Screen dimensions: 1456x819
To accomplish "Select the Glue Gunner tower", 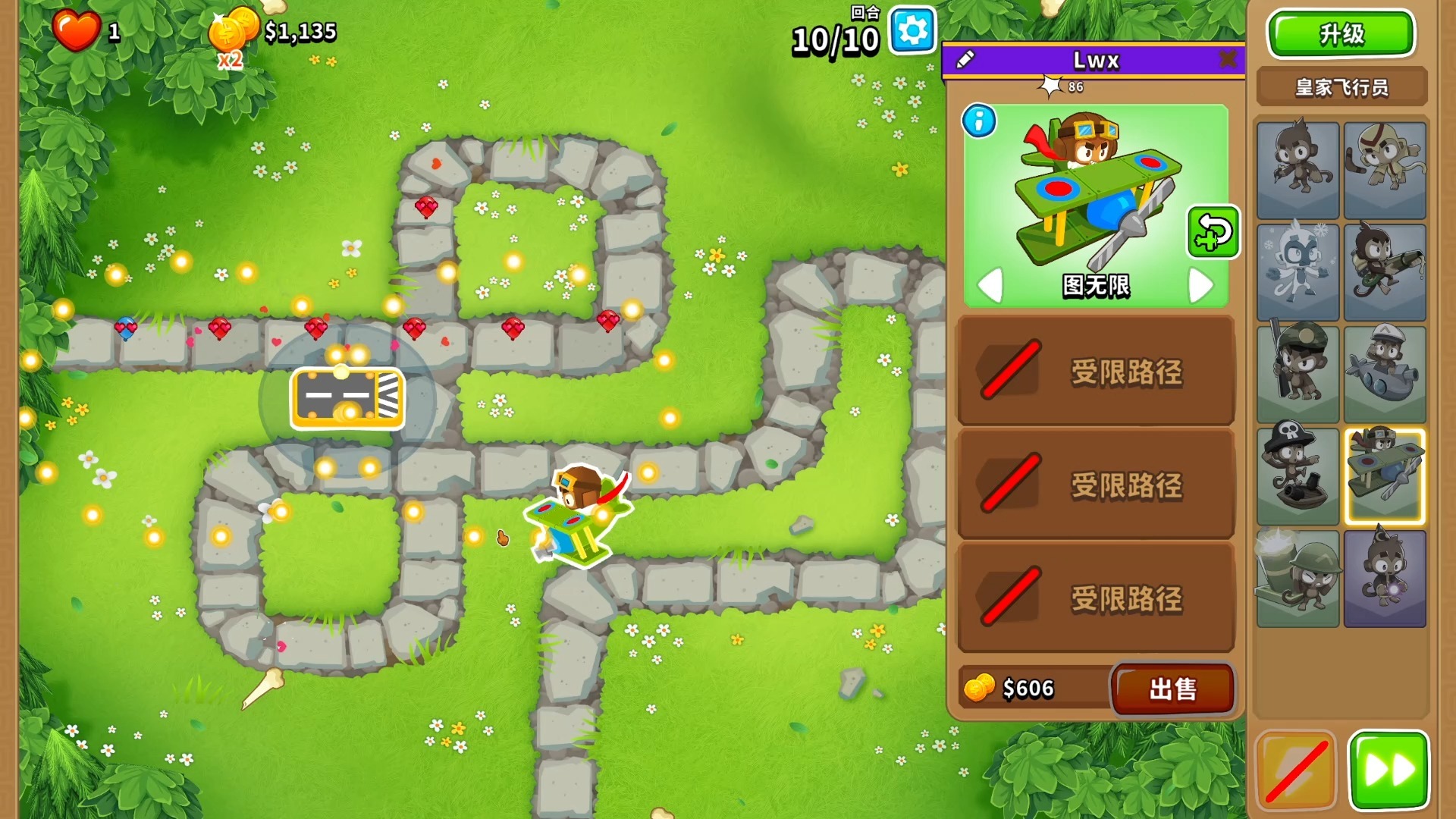I will (1385, 272).
